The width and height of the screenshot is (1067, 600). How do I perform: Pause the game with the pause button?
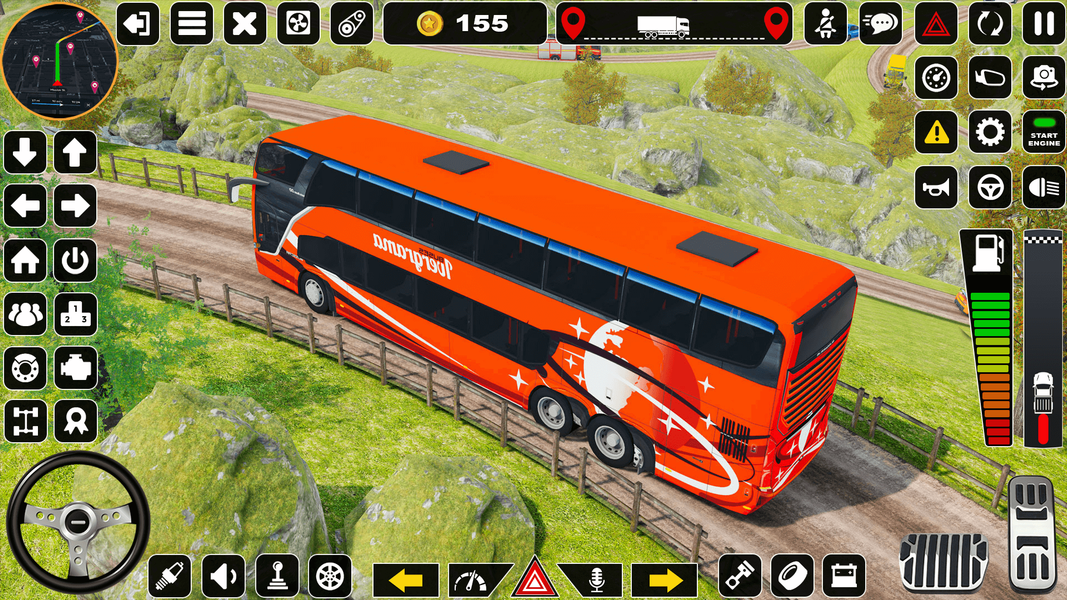1043,23
